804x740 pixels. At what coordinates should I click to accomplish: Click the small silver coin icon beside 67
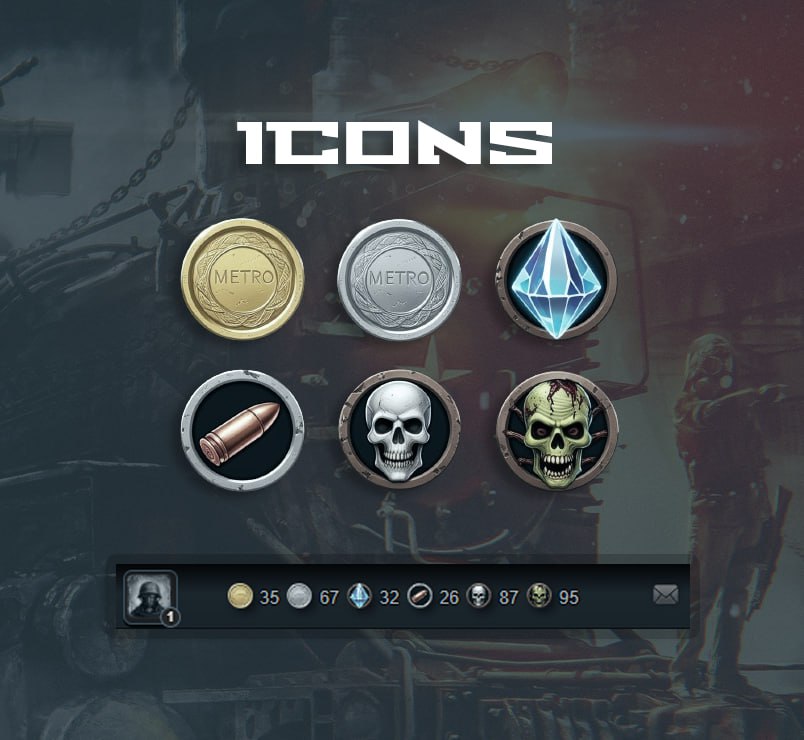tap(300, 598)
